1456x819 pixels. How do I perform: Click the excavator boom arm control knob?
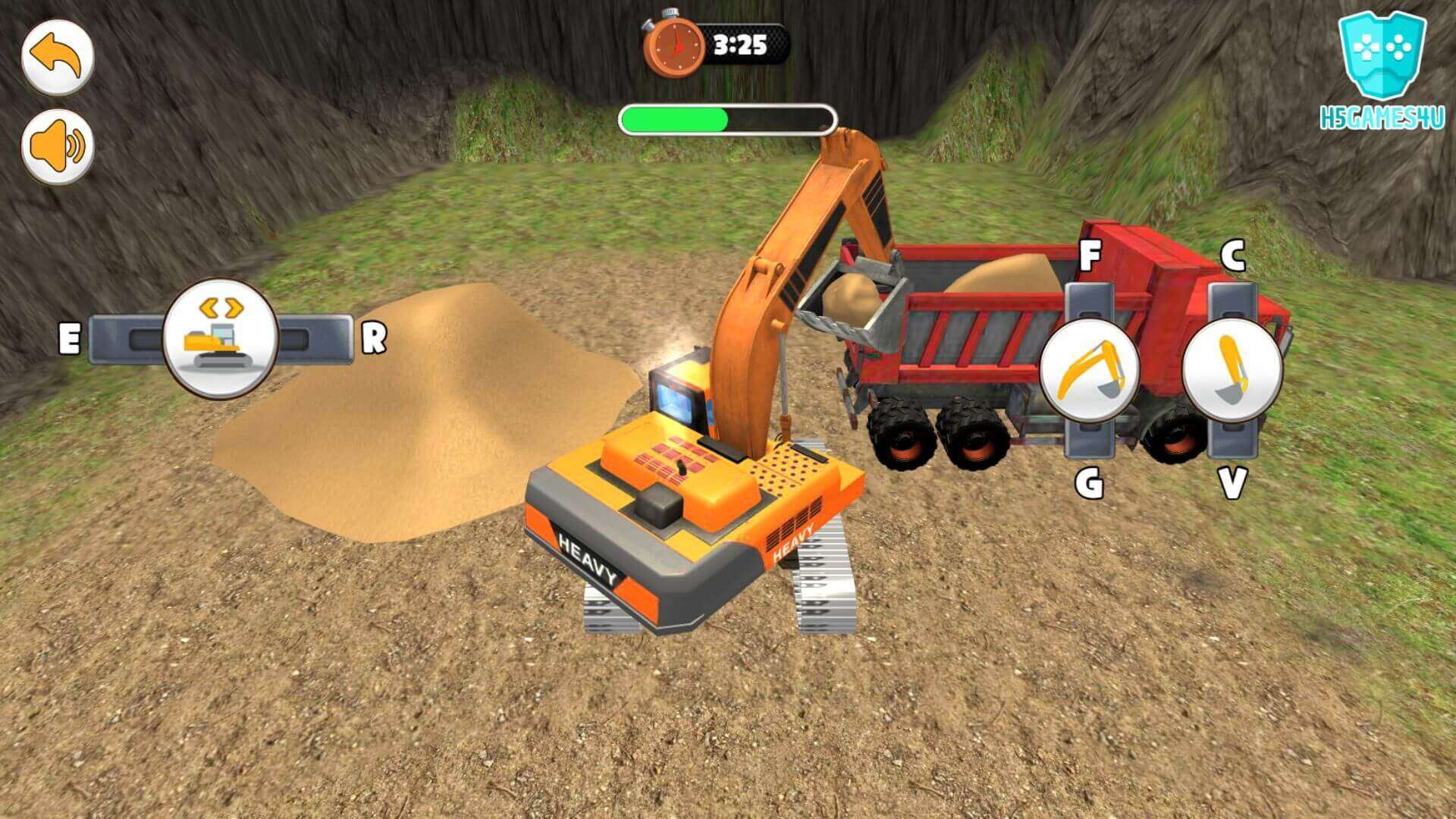tap(1090, 371)
